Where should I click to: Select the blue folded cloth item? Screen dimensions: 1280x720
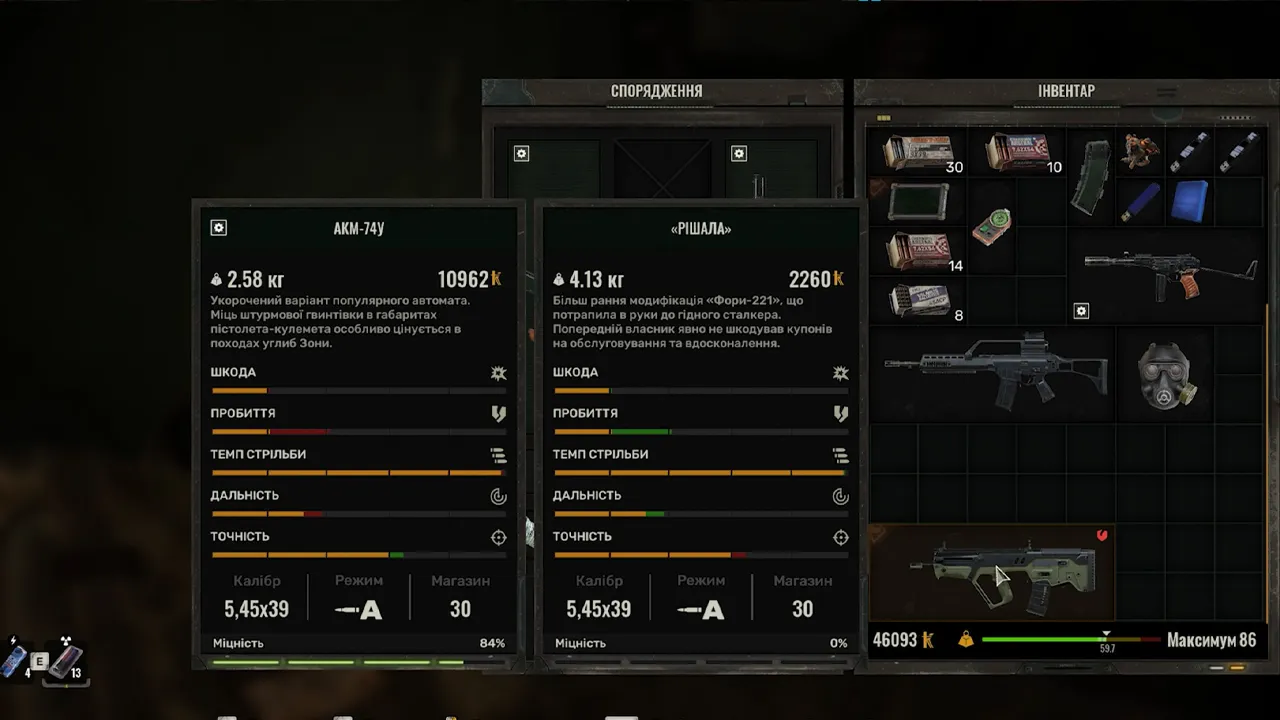pyautogui.click(x=1189, y=200)
